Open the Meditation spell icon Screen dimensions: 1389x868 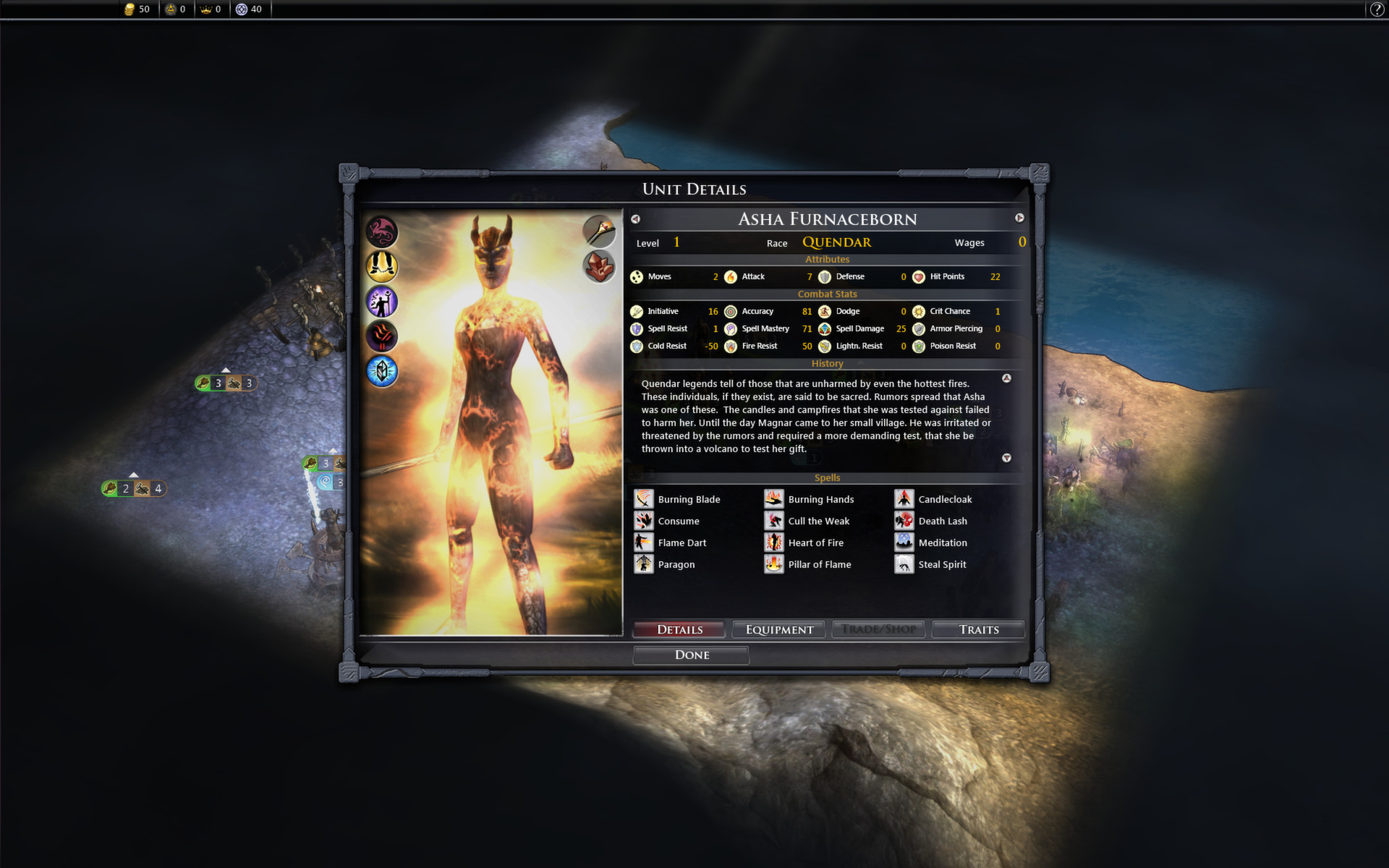tap(904, 542)
